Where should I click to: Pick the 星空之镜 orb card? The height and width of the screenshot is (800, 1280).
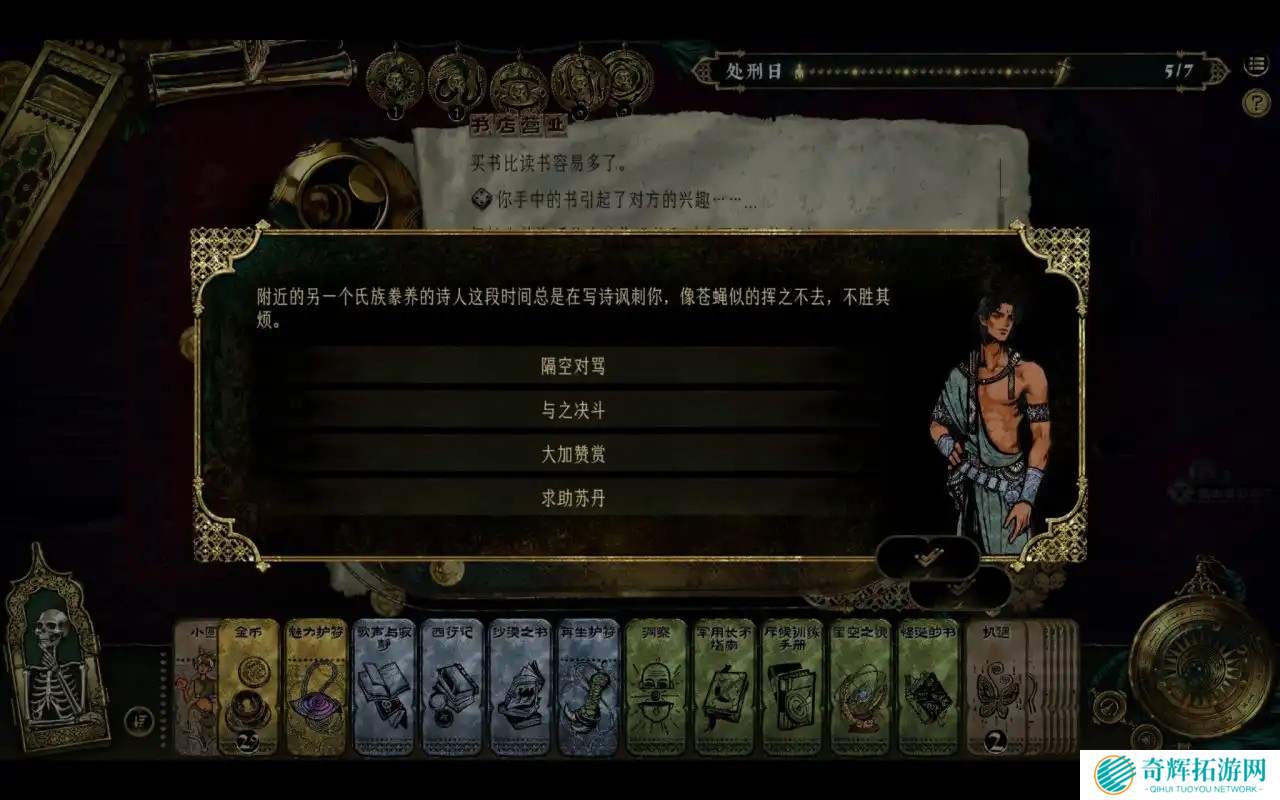(x=861, y=687)
